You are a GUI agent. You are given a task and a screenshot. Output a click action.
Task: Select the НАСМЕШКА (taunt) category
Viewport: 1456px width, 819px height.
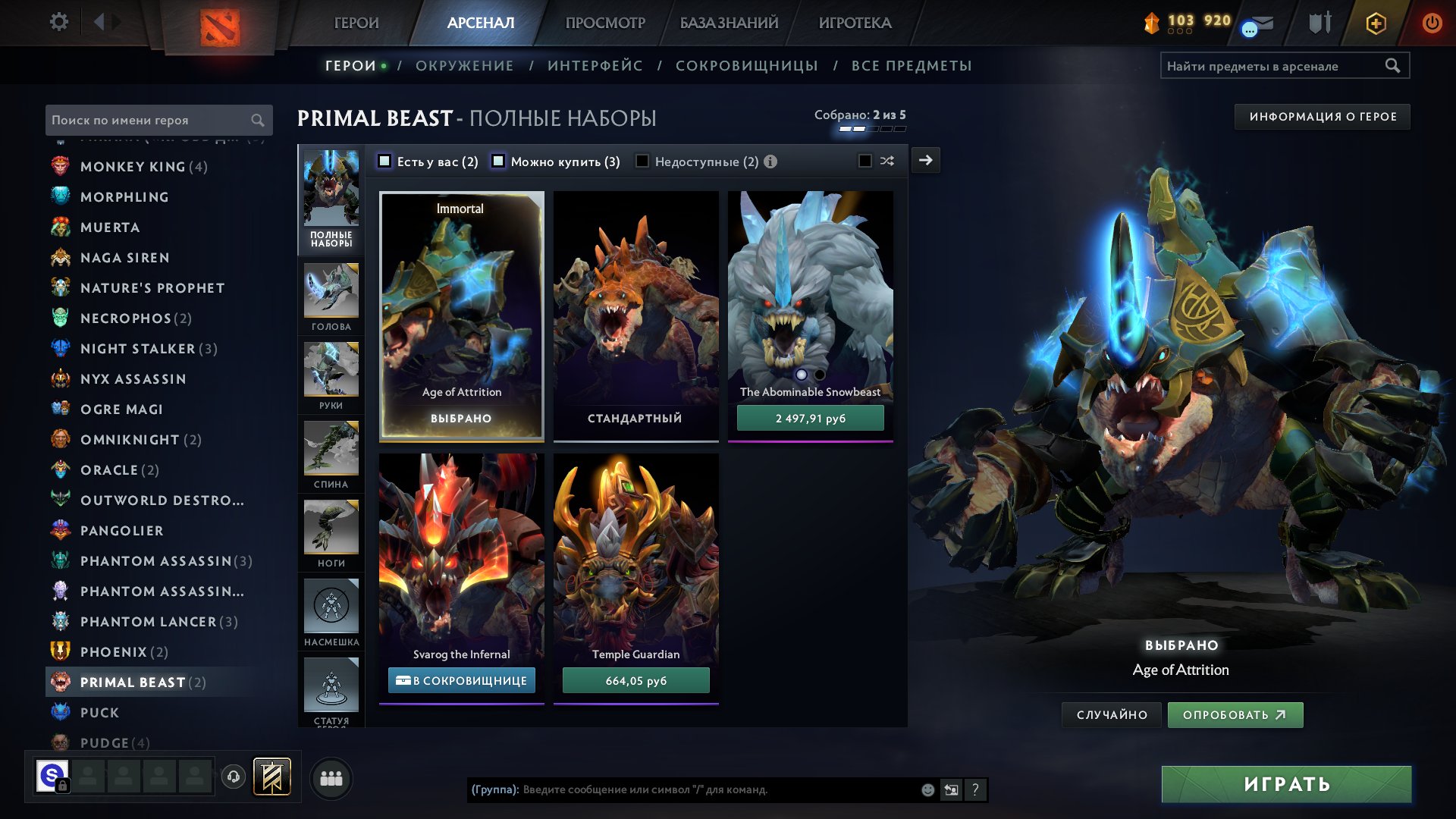[331, 608]
